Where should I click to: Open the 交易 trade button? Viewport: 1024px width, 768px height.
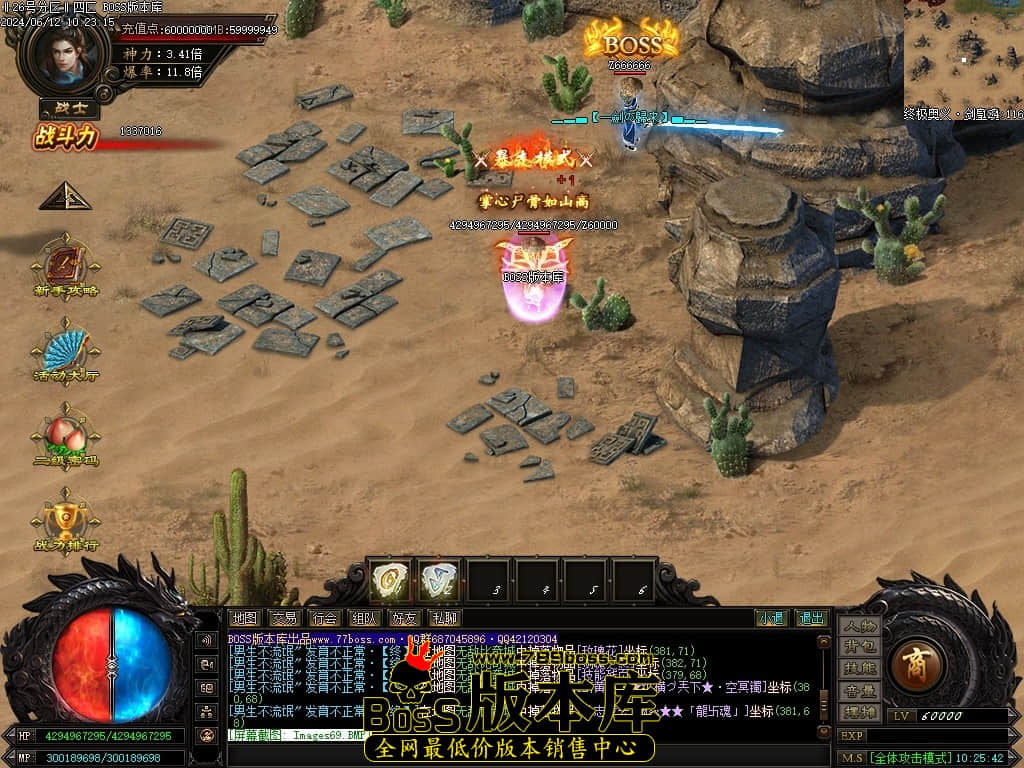coord(285,619)
